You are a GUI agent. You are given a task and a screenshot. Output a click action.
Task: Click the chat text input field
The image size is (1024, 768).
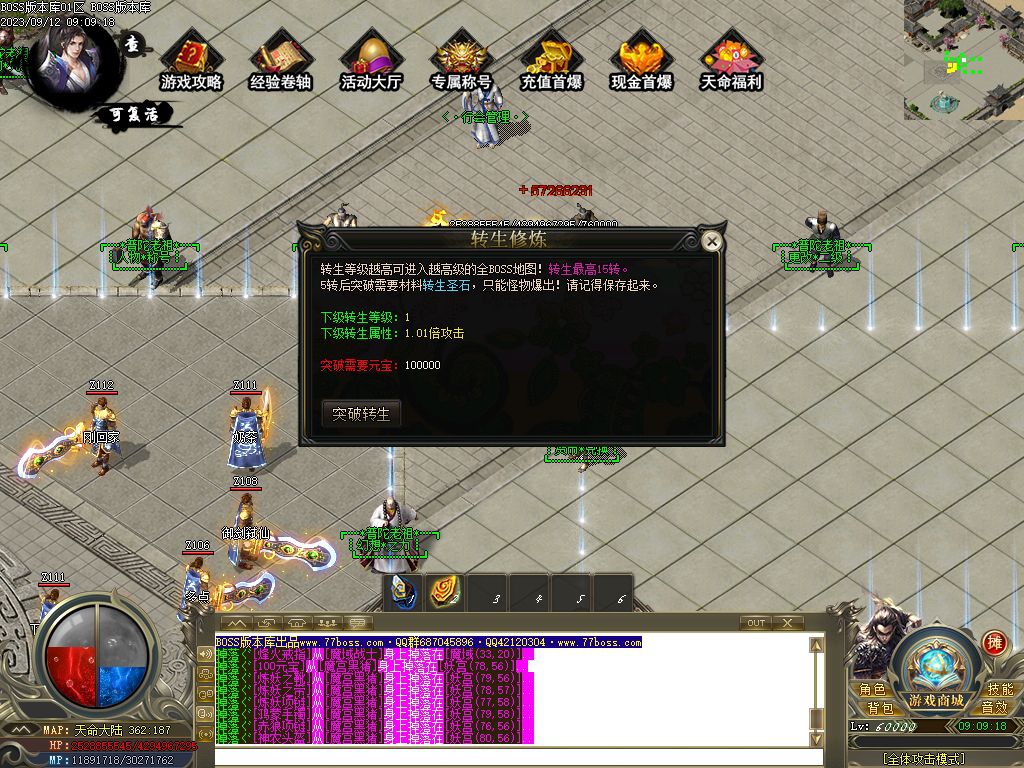coord(520,756)
